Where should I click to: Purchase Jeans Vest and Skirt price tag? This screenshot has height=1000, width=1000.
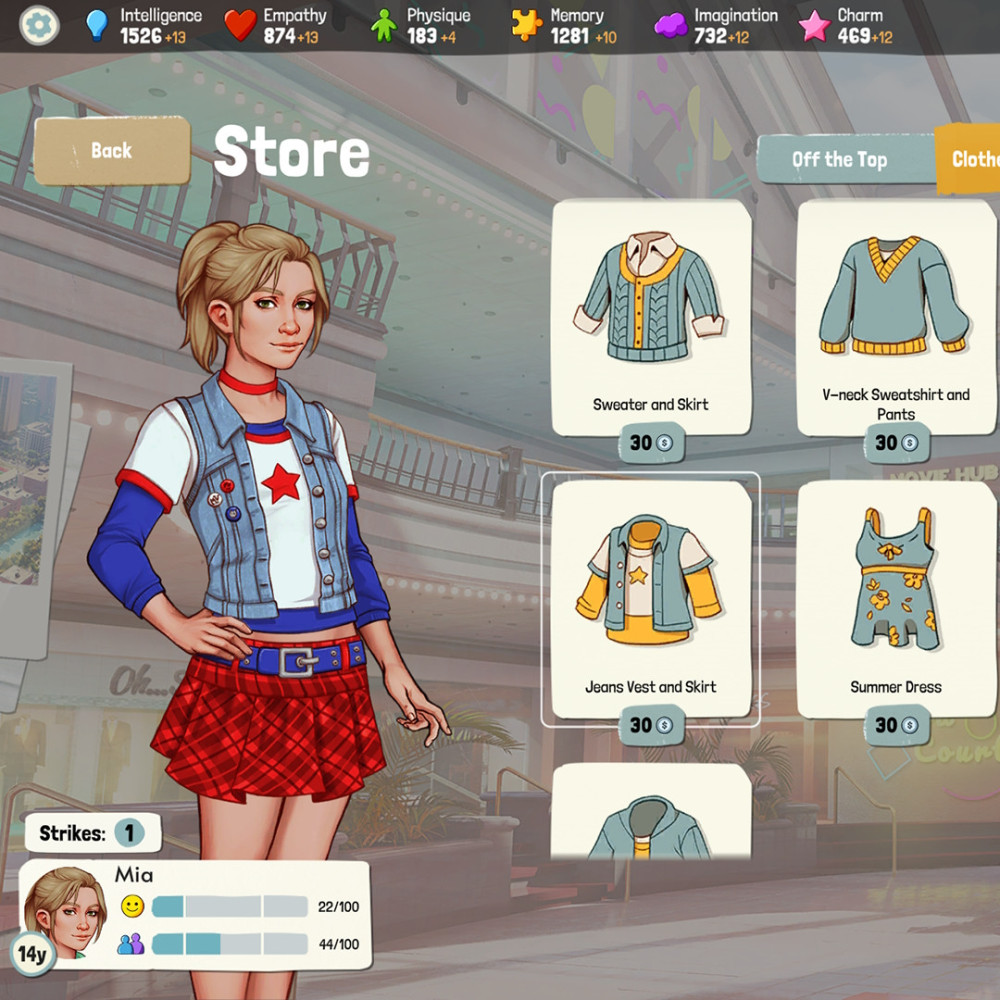click(651, 725)
